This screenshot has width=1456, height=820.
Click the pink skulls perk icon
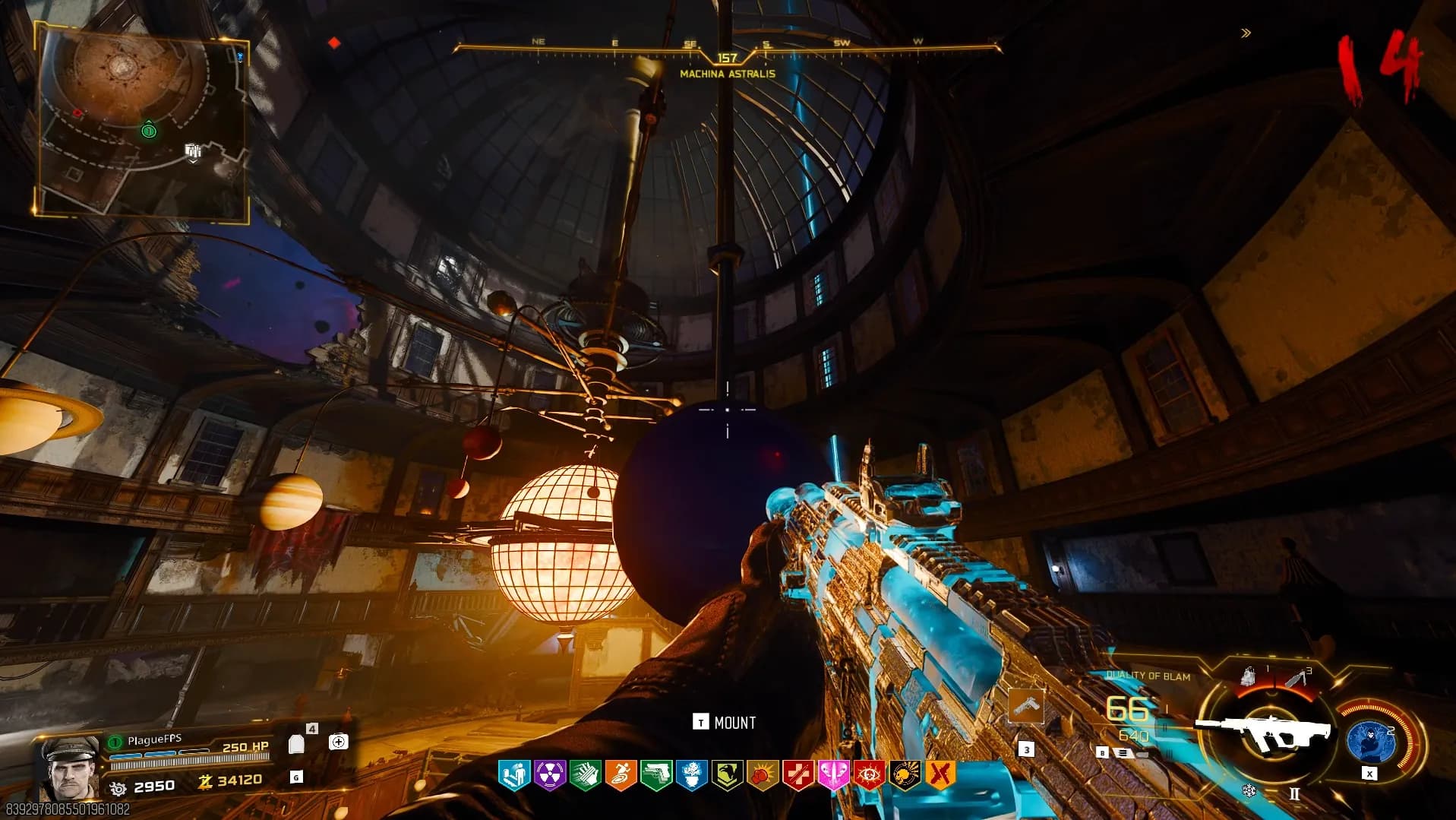[833, 775]
